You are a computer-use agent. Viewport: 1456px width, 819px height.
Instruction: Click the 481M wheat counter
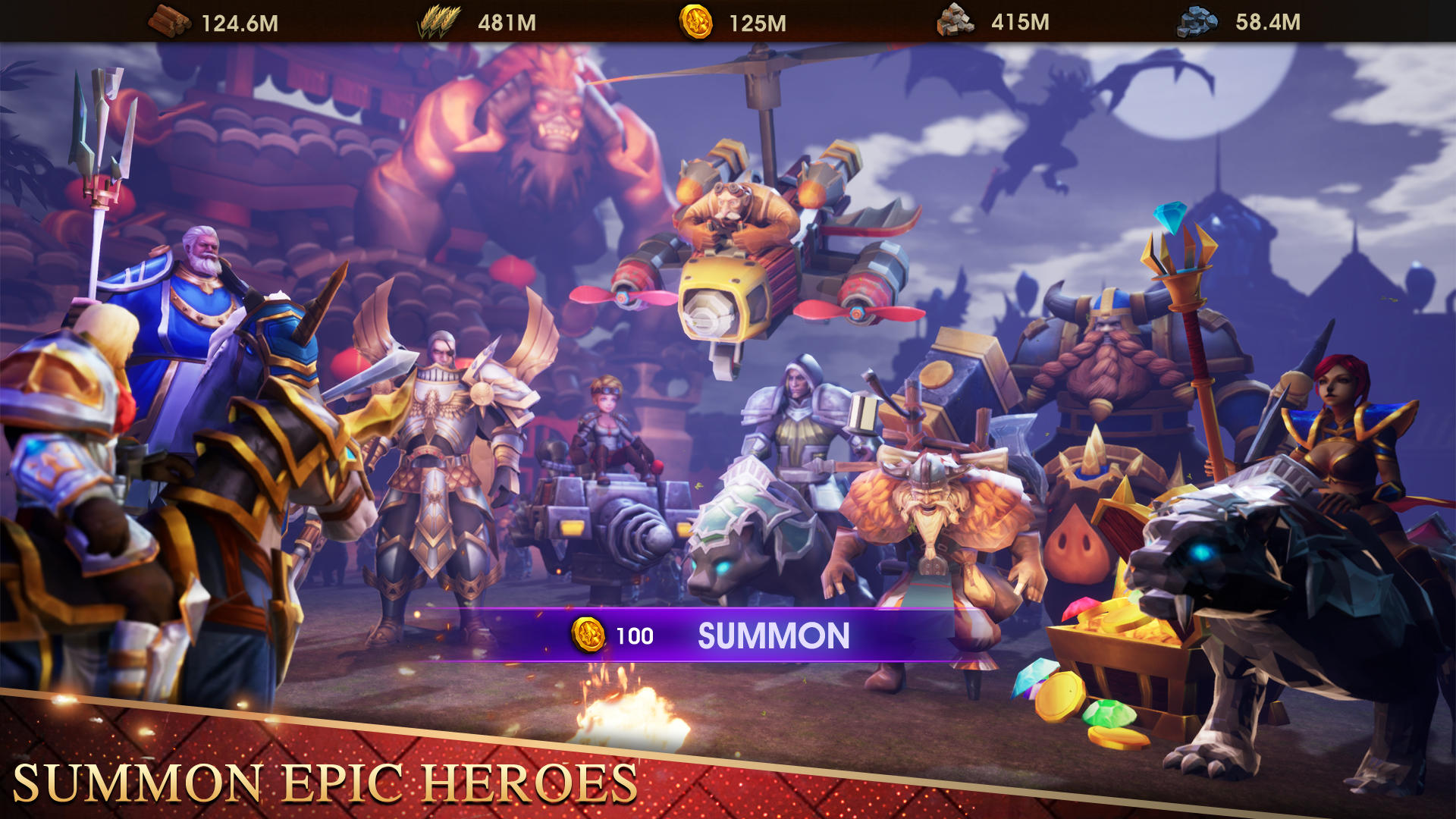coord(507,21)
